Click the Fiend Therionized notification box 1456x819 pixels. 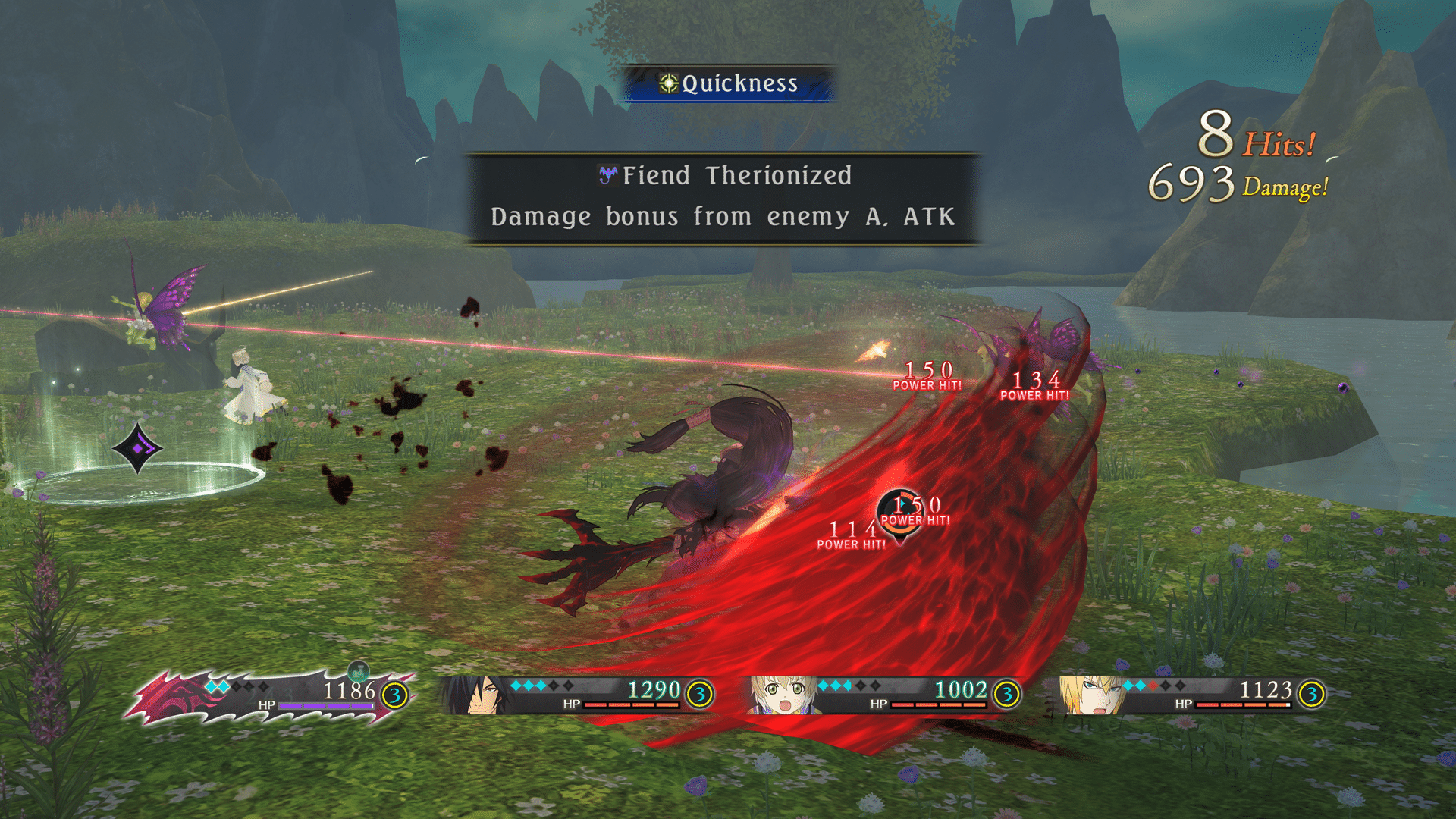click(723, 198)
